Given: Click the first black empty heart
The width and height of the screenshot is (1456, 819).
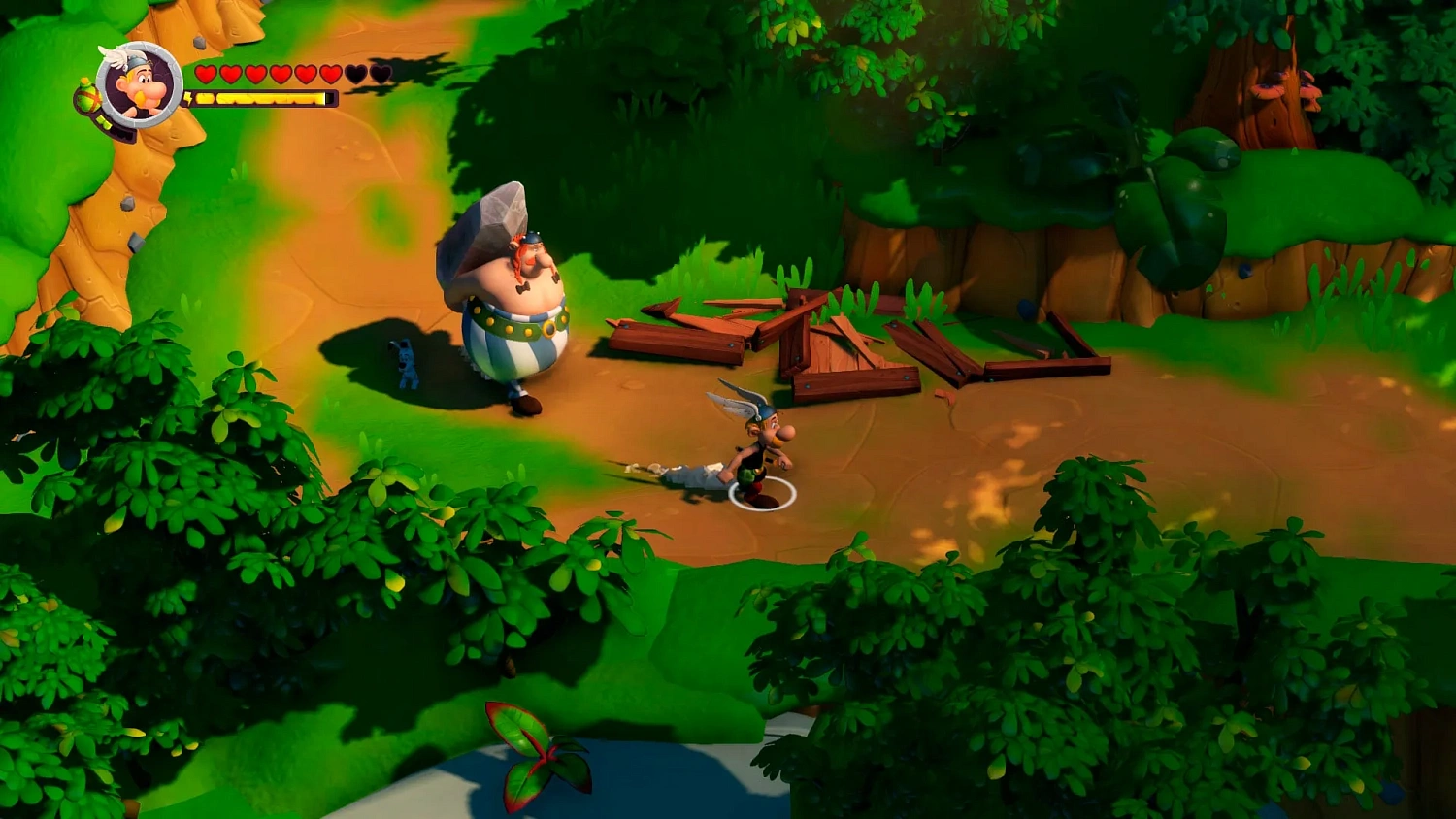Looking at the screenshot, I should tap(356, 73).
